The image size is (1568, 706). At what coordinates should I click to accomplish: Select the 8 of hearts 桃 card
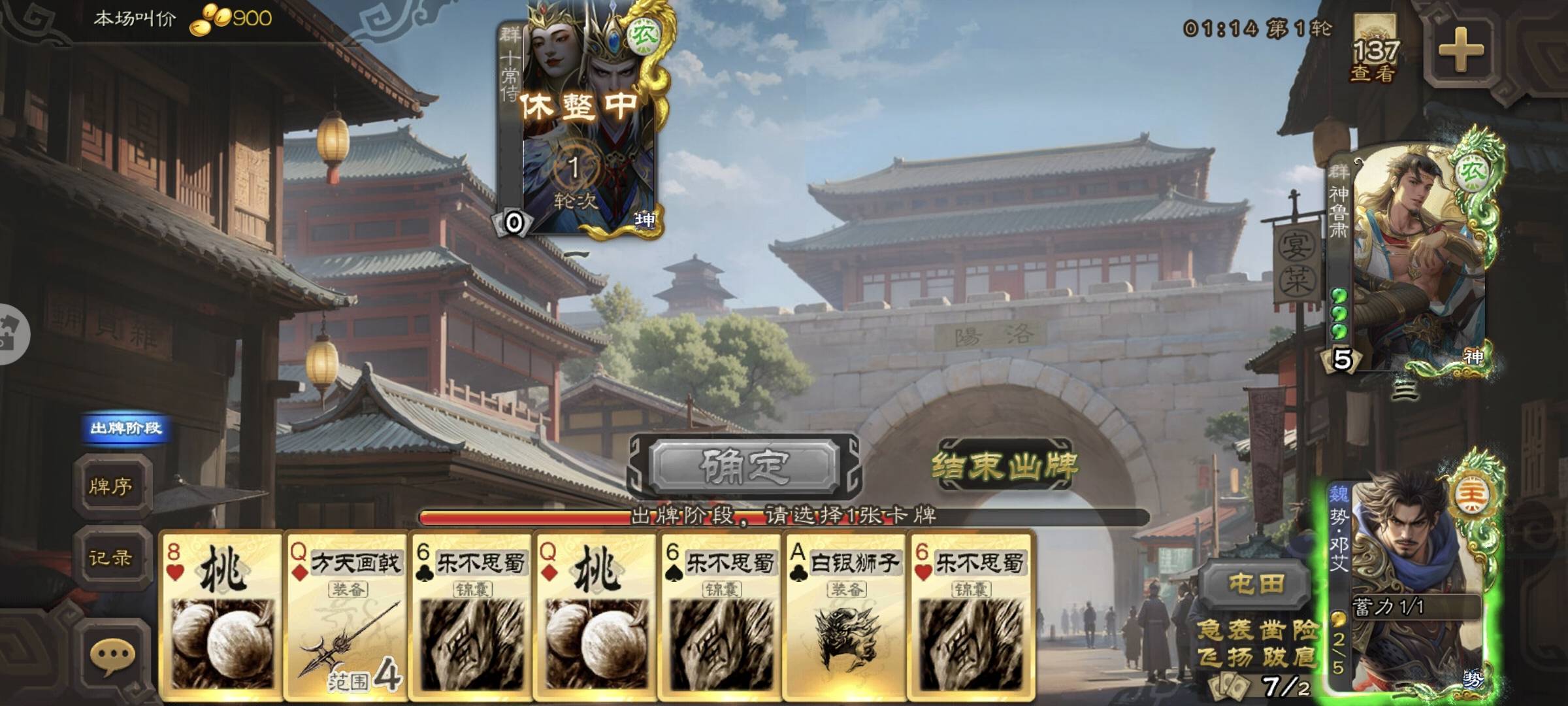pyautogui.click(x=221, y=614)
